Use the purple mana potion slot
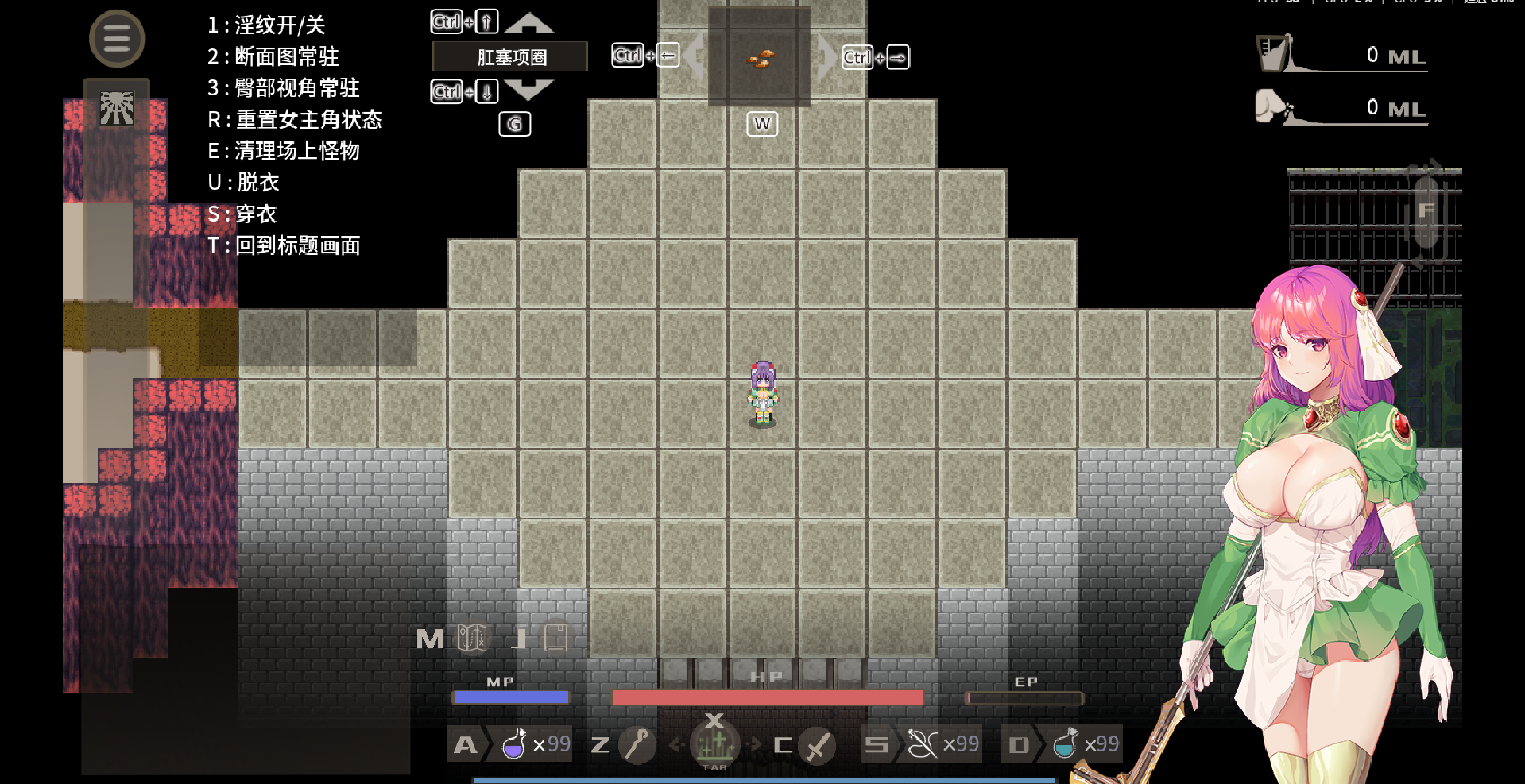1525x784 pixels. point(515,744)
